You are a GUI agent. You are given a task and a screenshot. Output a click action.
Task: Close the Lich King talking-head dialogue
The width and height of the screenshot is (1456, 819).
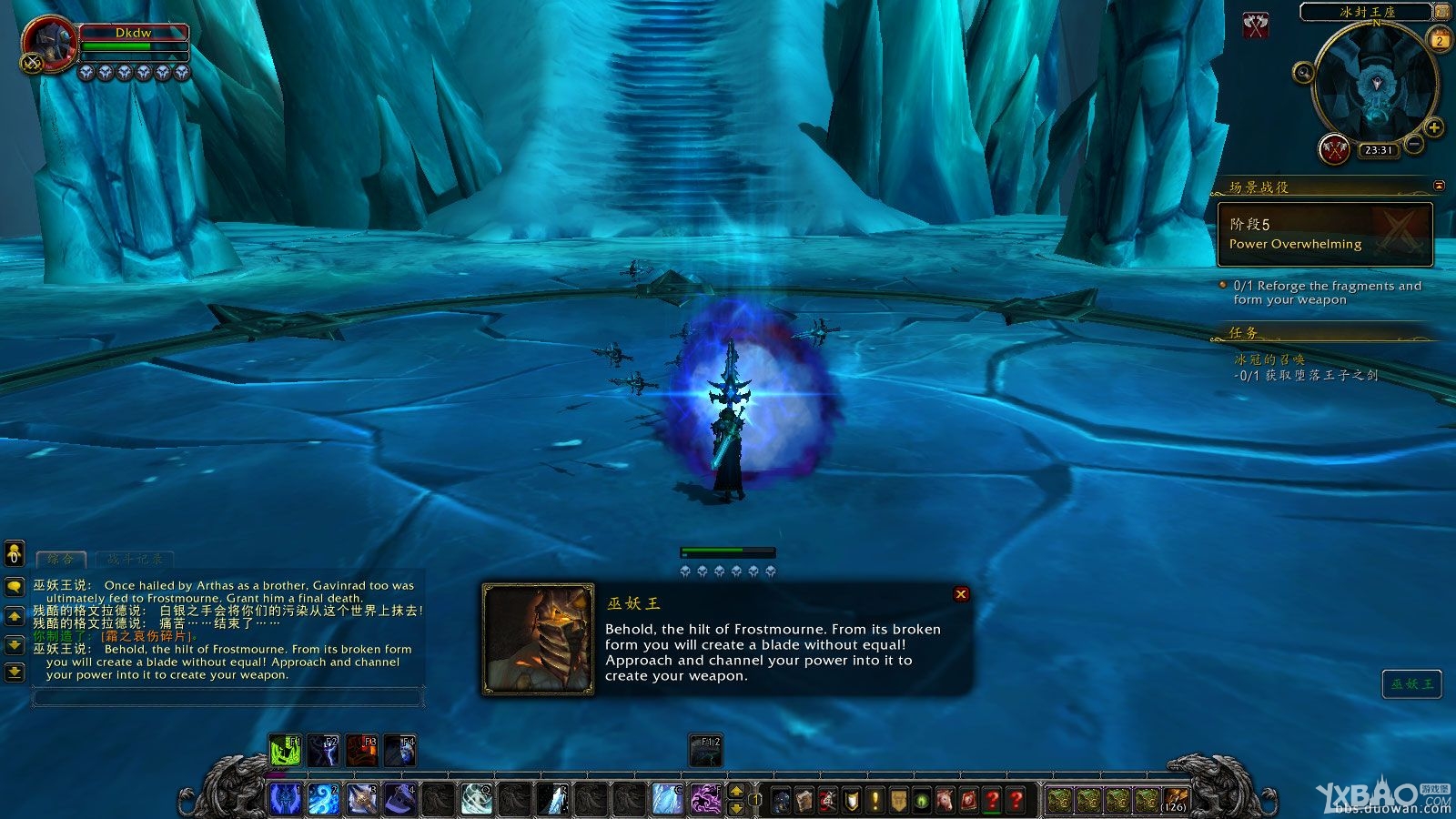[961, 594]
